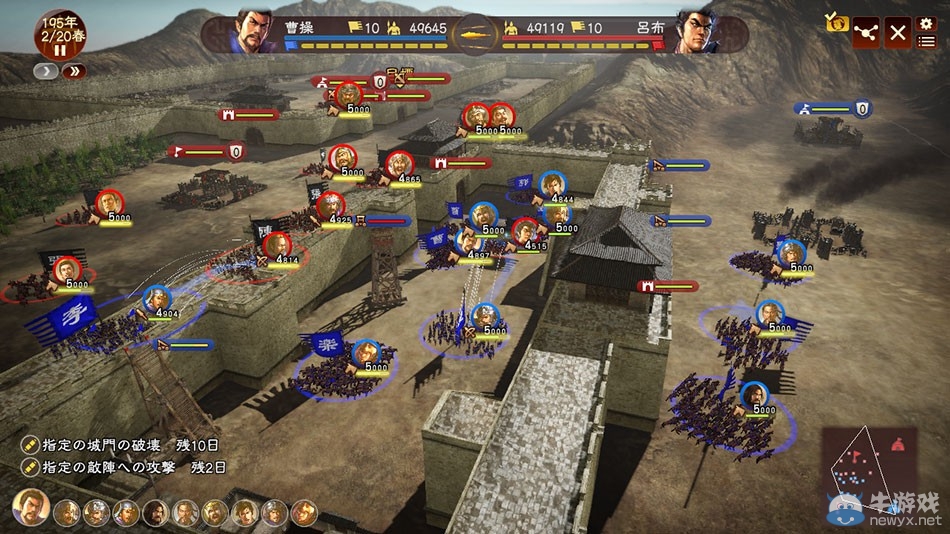Activate the double-arrow fast-forward speed button

tap(75, 71)
